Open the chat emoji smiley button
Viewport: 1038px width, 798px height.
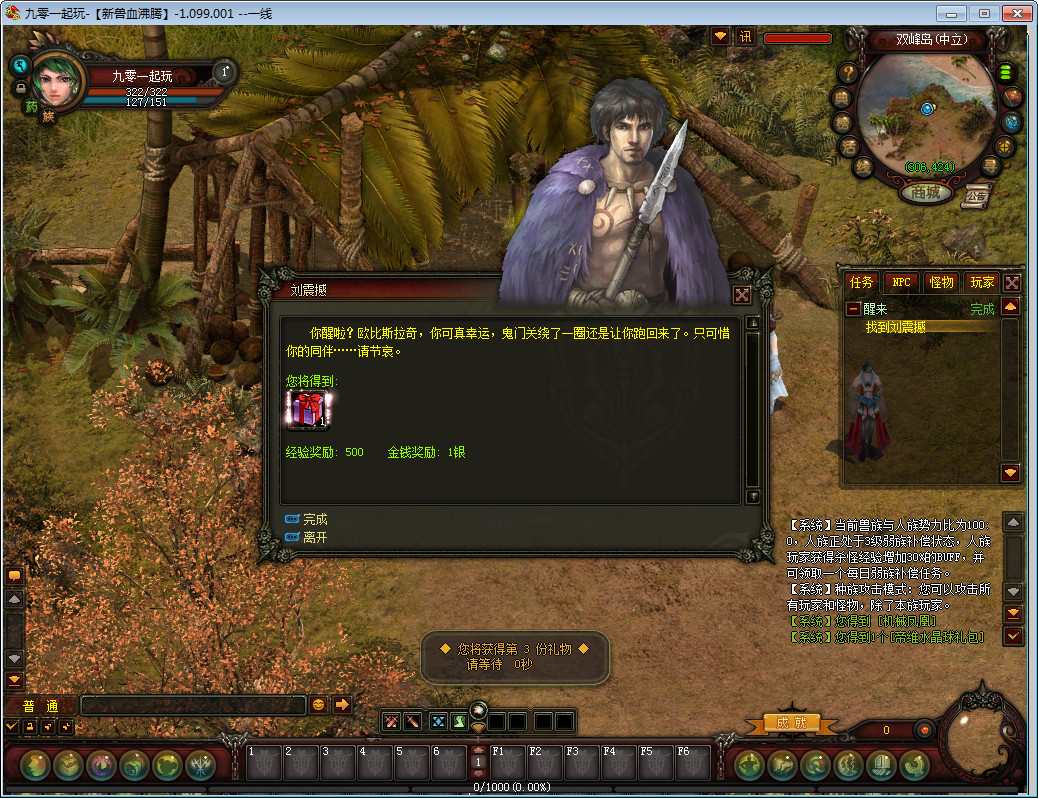pos(319,704)
